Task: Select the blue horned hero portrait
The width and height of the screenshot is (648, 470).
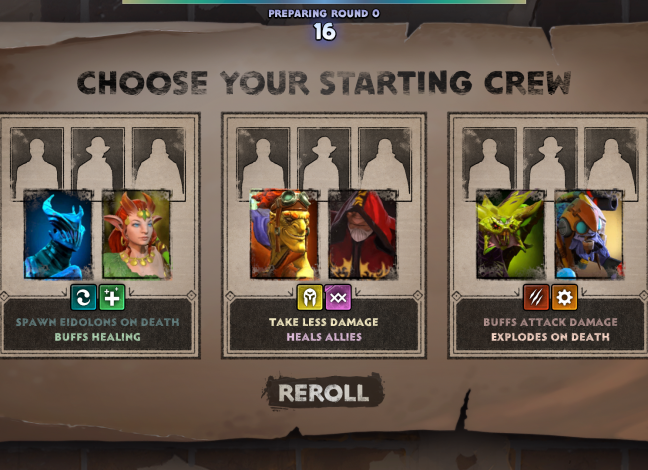Action: [x=58, y=234]
